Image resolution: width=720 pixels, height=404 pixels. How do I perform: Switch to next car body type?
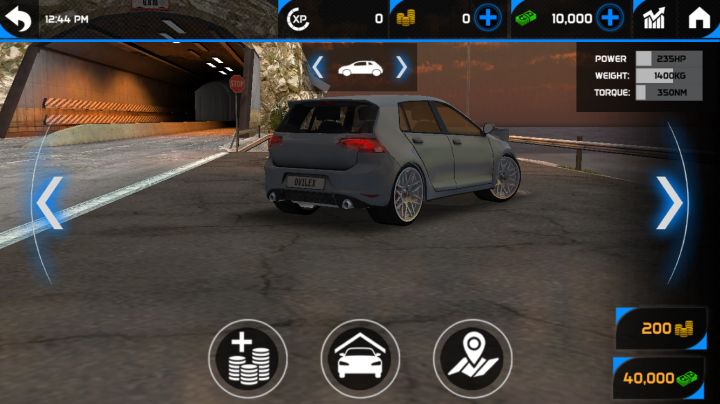click(x=401, y=67)
